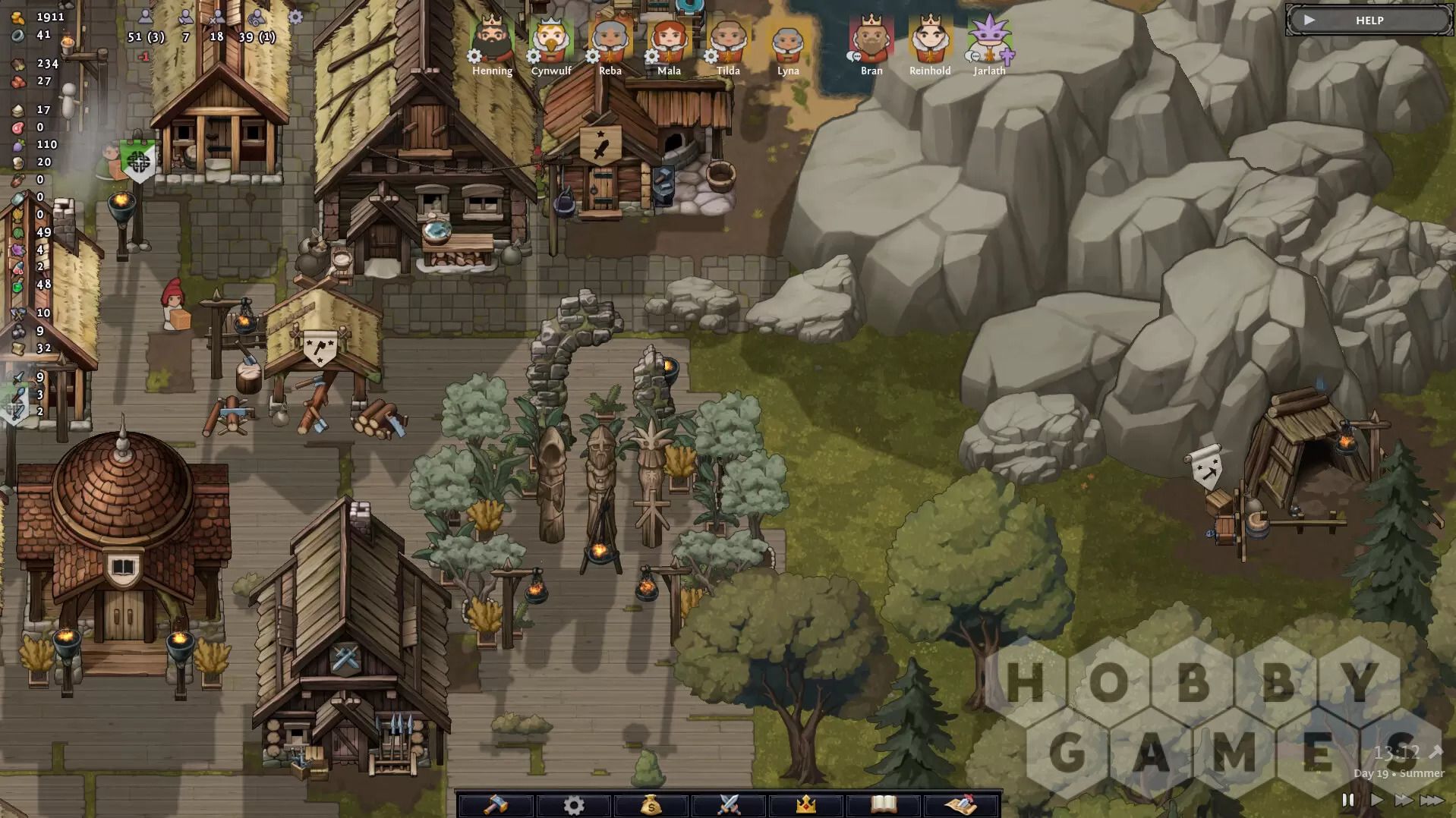
Task: Open the gear management tab in bottom bar
Action: (x=574, y=804)
